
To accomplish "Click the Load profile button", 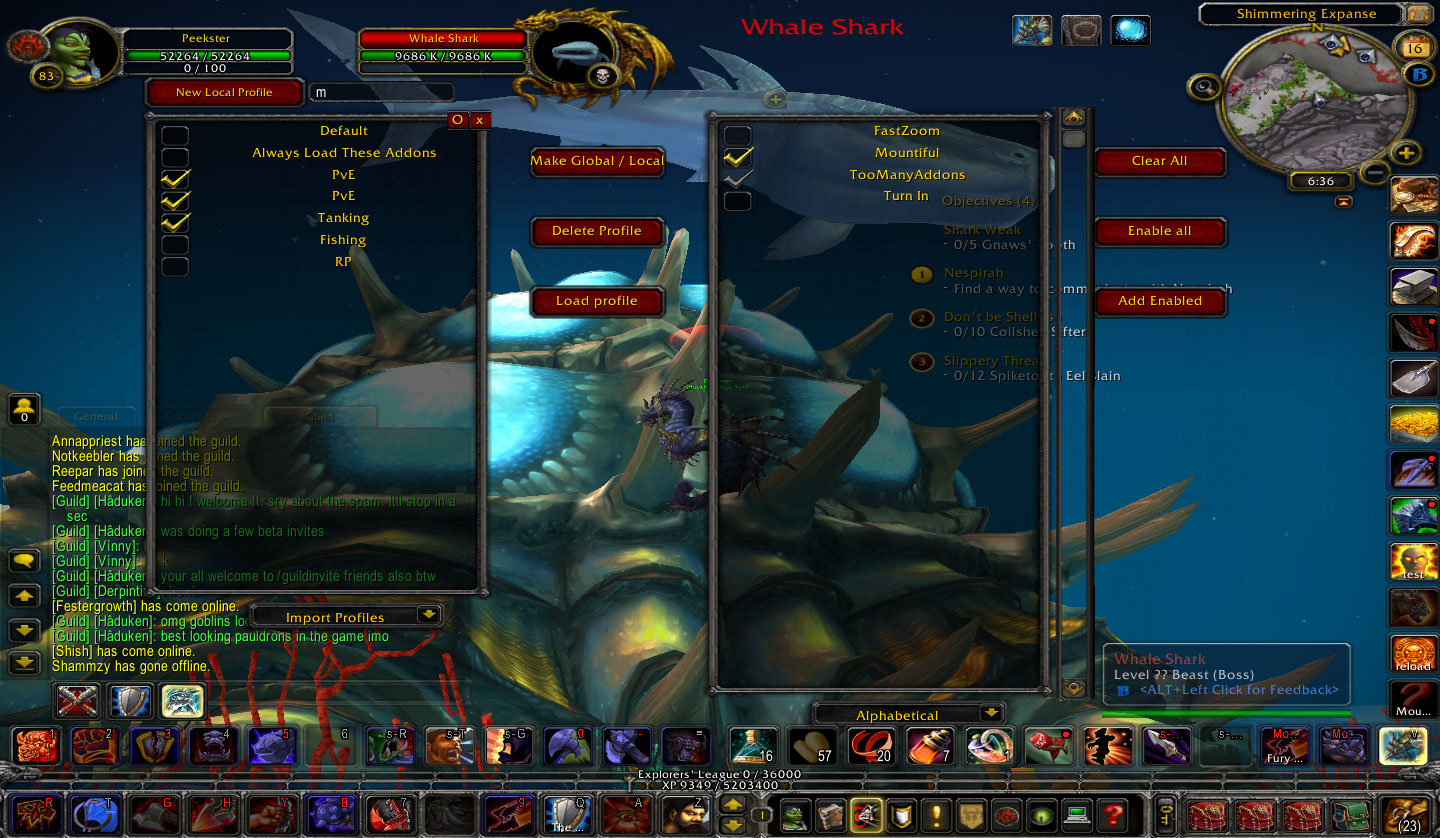I will tap(597, 301).
